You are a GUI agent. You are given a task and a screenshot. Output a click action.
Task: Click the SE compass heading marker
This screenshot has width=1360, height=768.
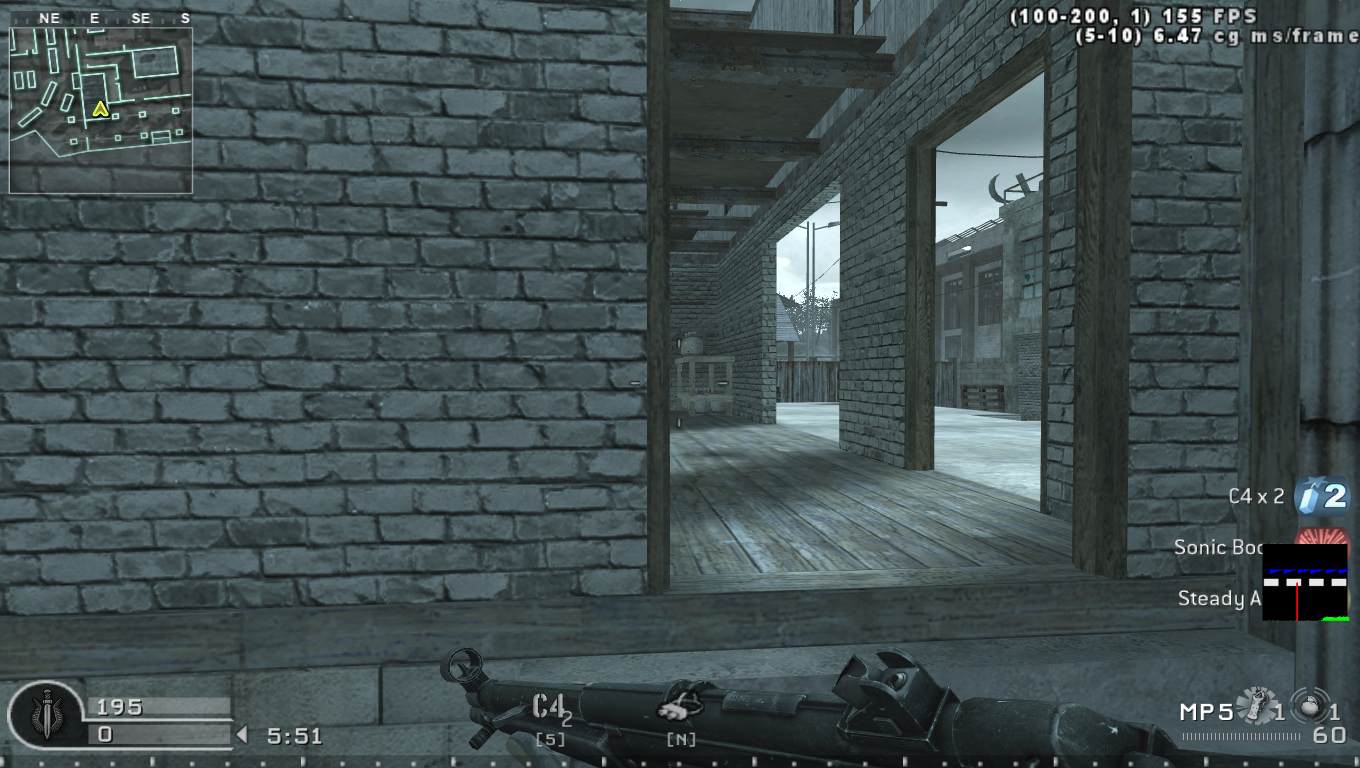pos(140,17)
